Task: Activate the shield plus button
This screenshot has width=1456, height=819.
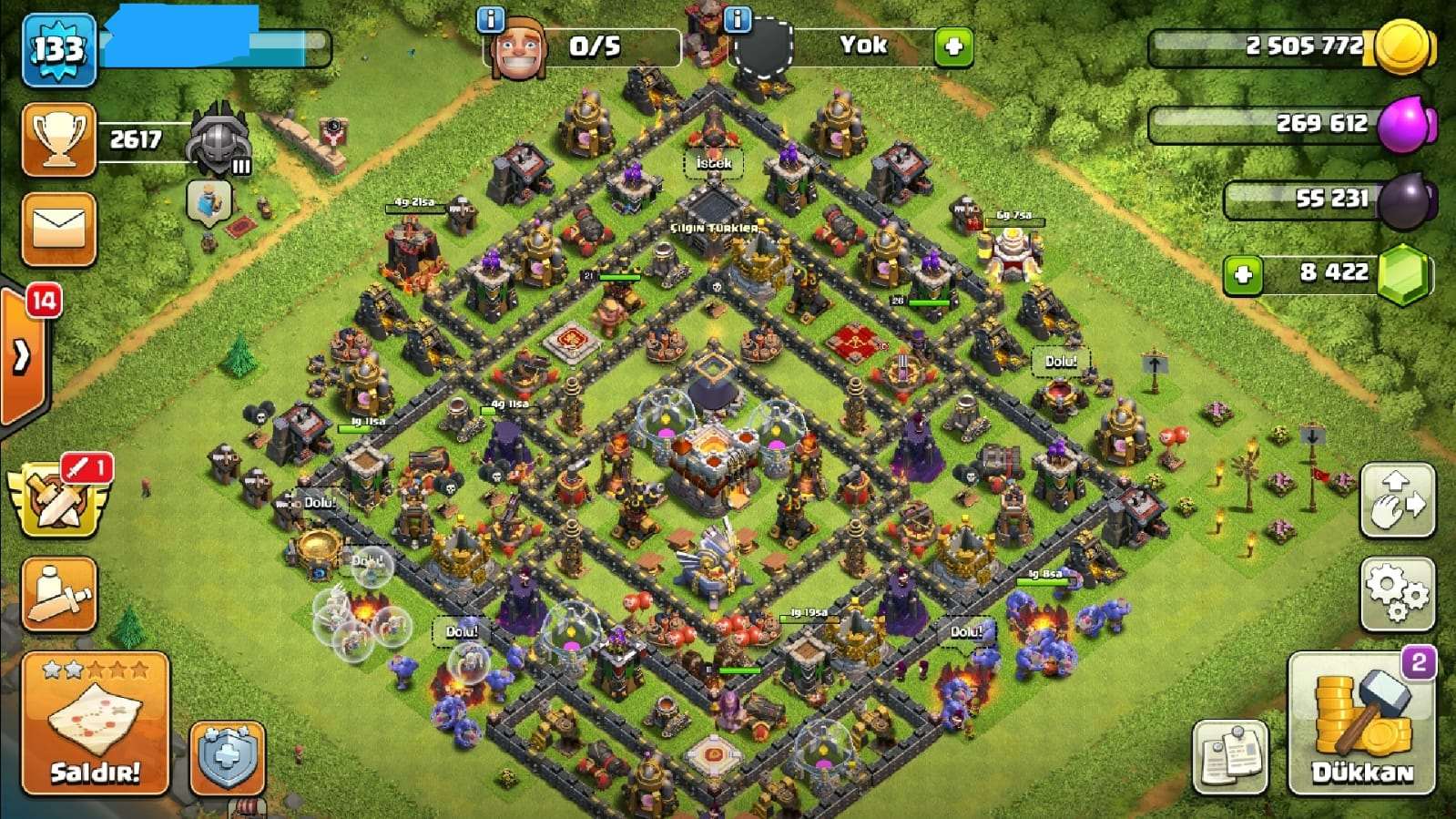Action: [227, 758]
